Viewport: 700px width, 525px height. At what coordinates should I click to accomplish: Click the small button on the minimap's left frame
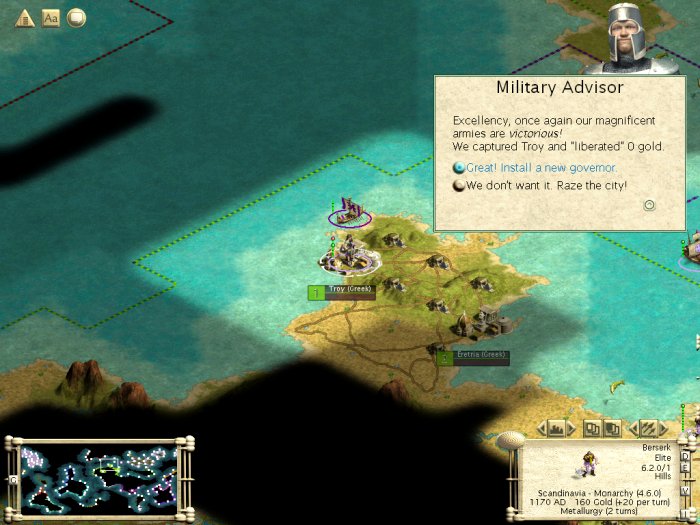[x=12, y=479]
